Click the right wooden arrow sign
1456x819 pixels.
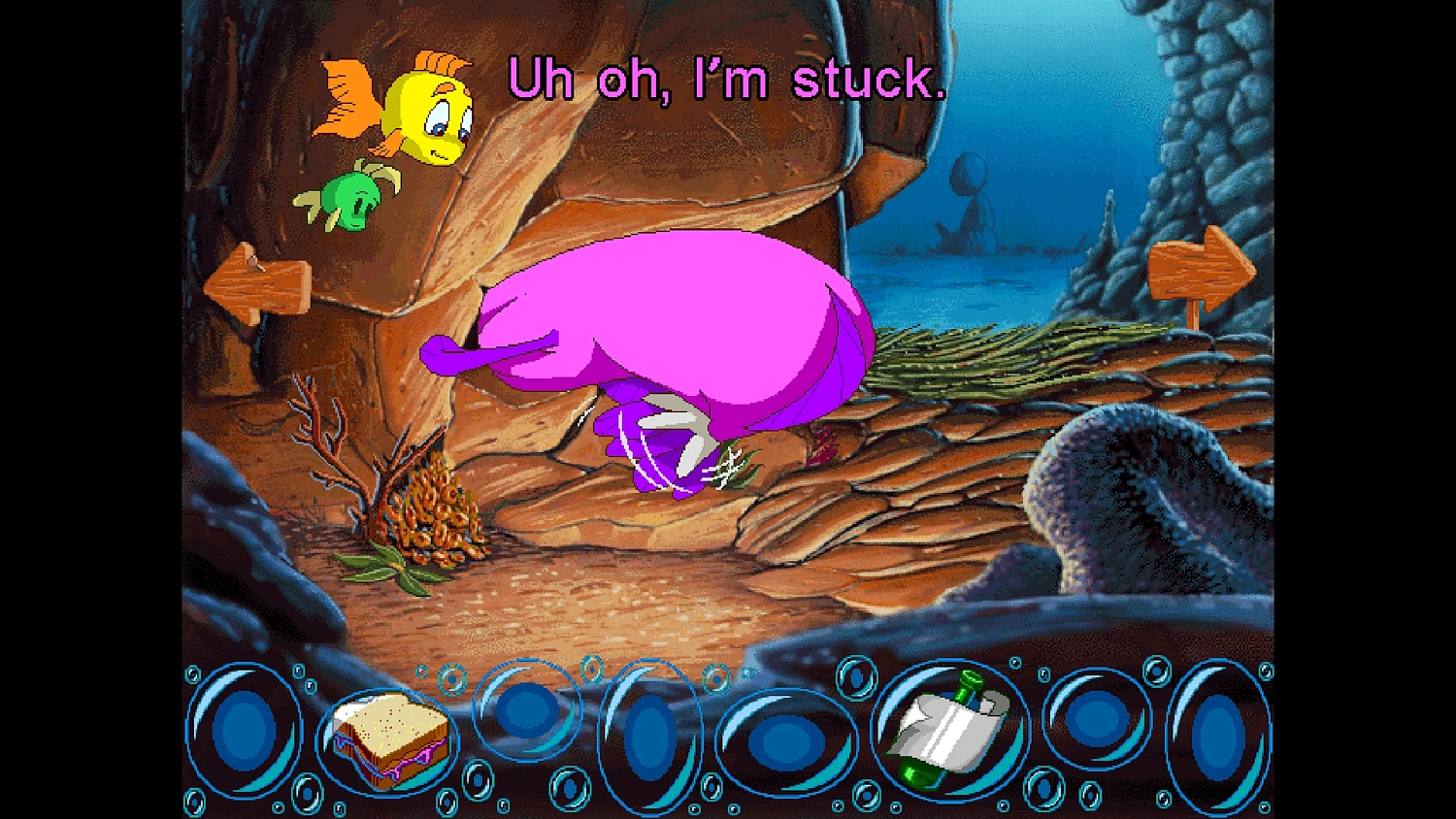[1204, 267]
